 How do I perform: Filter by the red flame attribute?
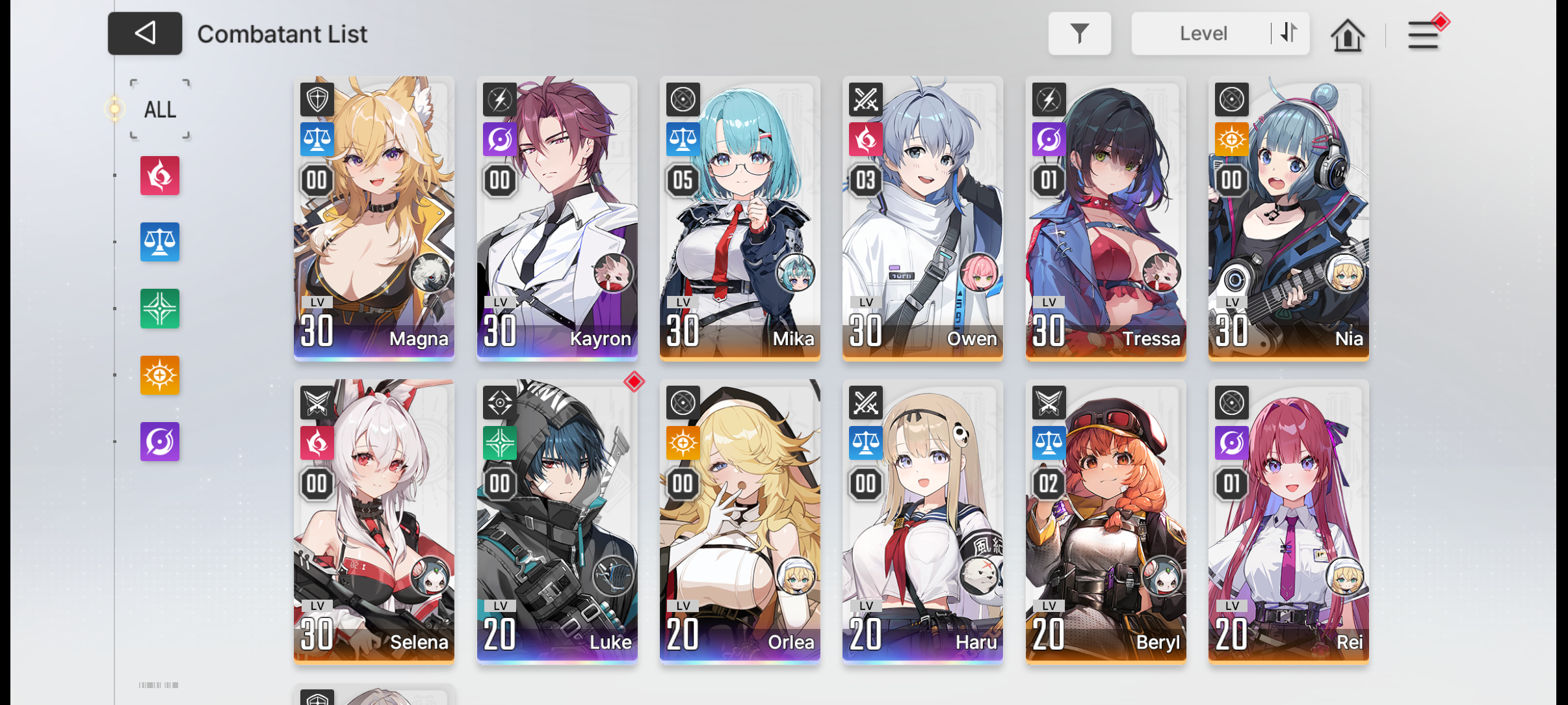(x=160, y=176)
